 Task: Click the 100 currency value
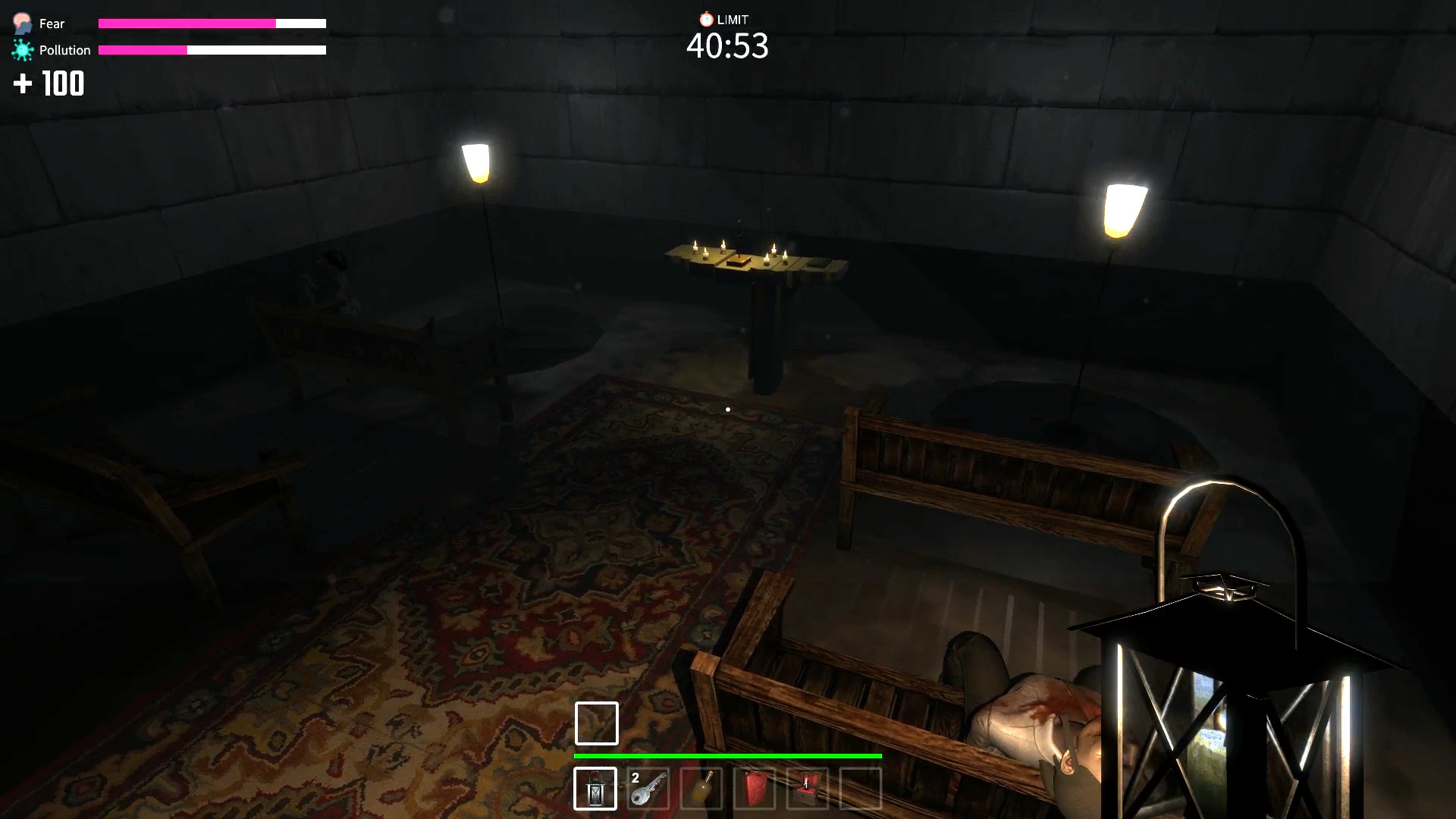pyautogui.click(x=64, y=83)
